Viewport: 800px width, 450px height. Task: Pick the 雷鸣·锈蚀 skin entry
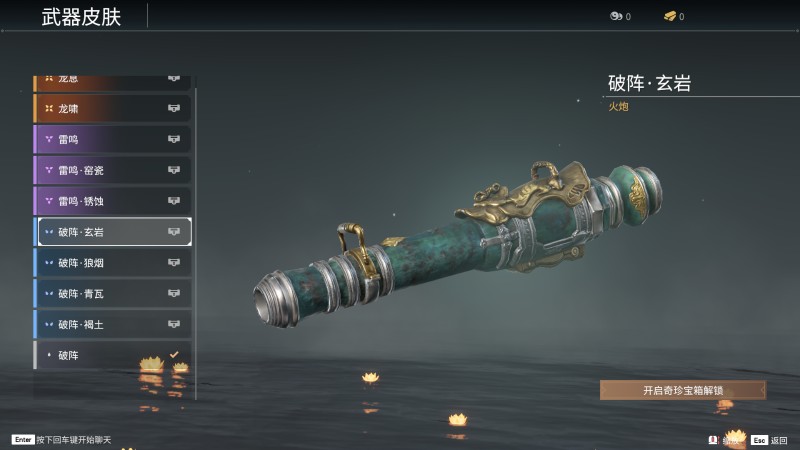point(112,201)
